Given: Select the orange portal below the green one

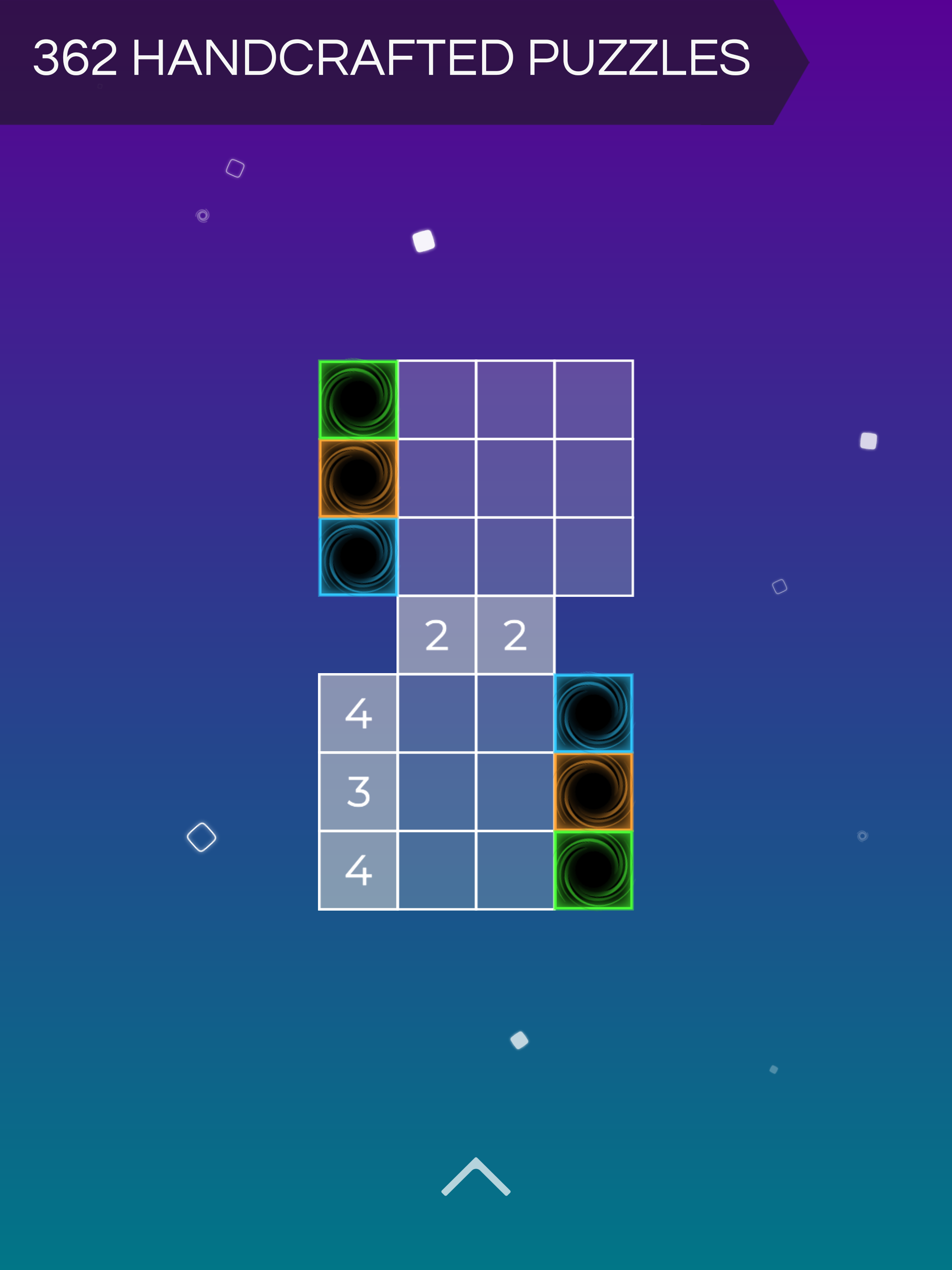Looking at the screenshot, I should pos(359,478).
